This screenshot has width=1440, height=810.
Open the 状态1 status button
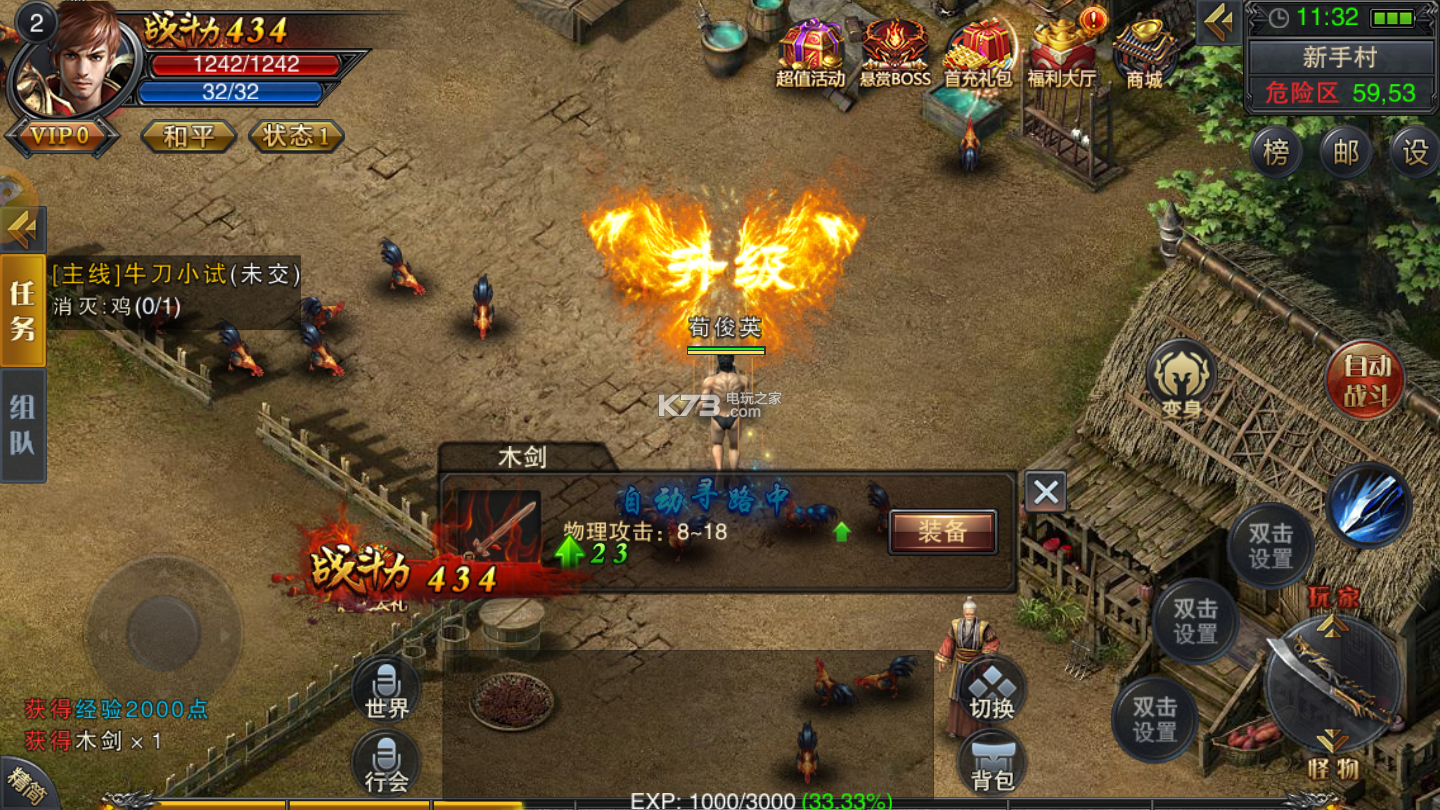click(296, 136)
